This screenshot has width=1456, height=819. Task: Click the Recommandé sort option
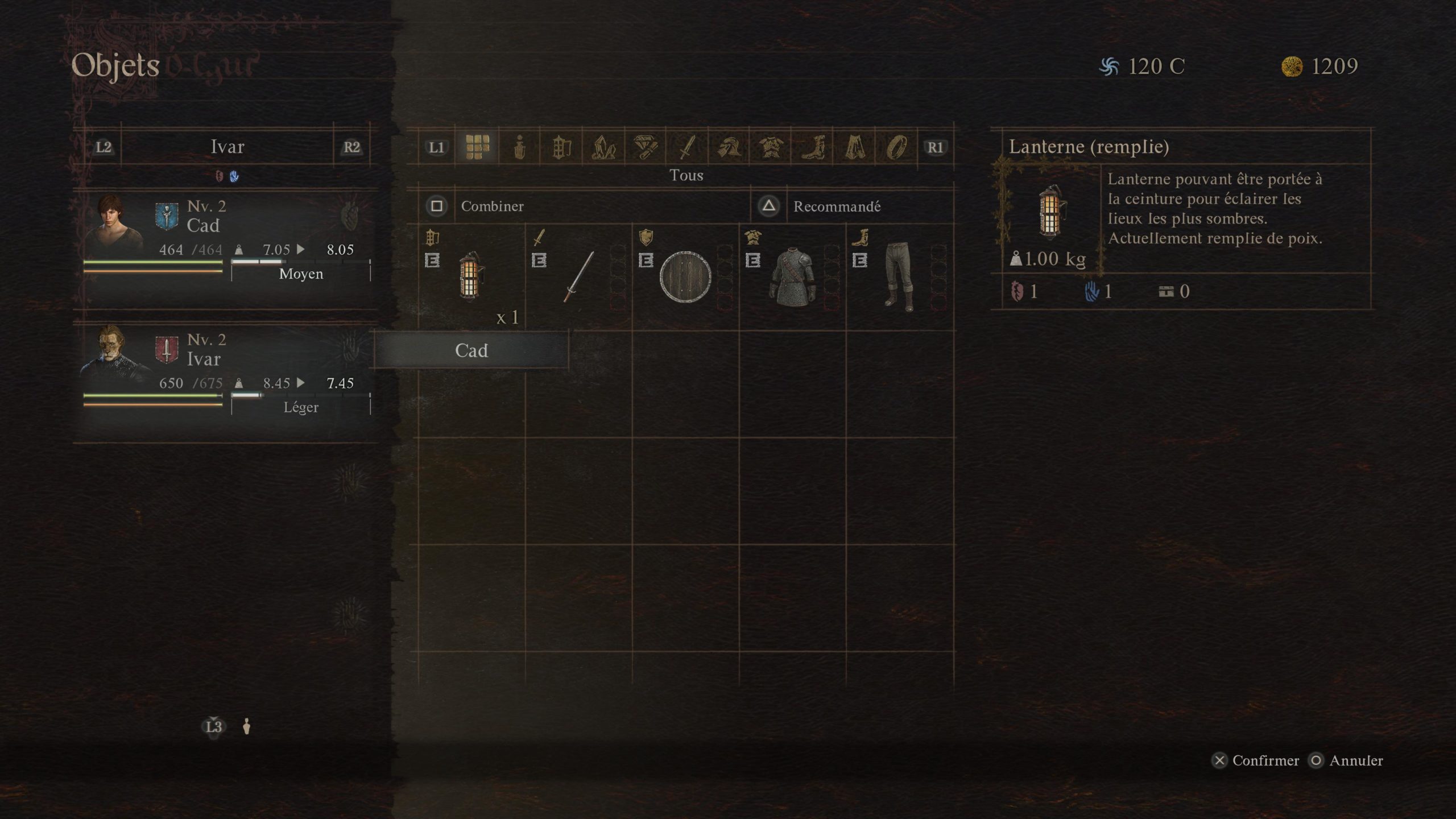coord(836,206)
